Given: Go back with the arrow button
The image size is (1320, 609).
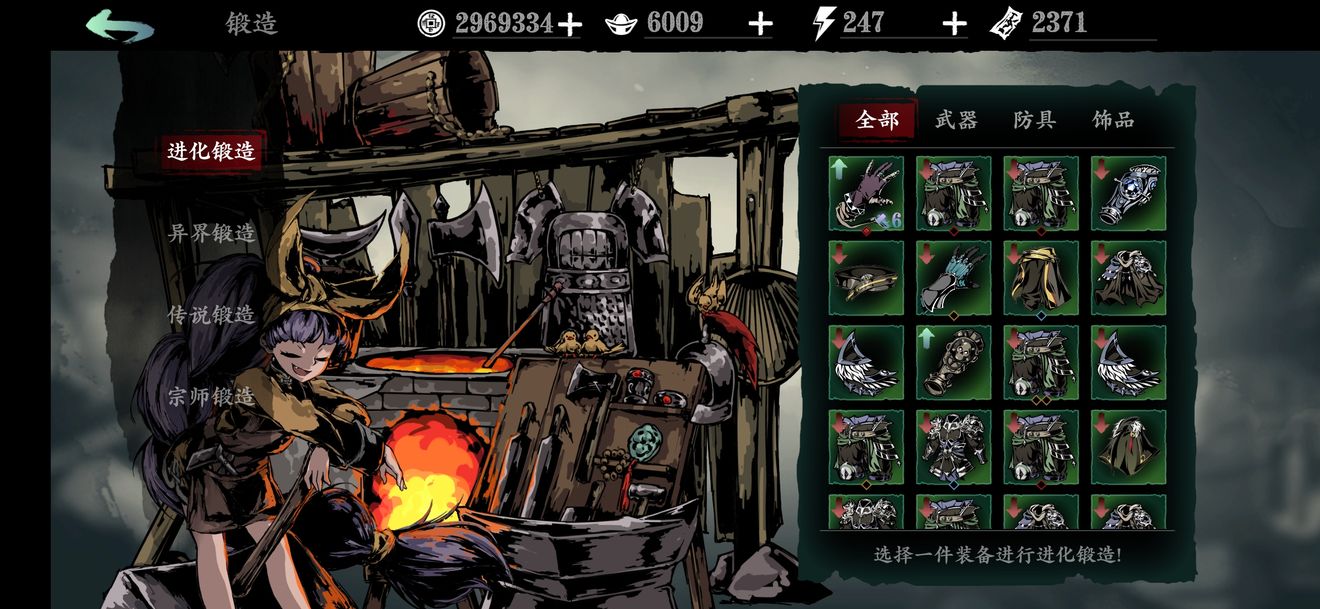Looking at the screenshot, I should pos(120,25).
